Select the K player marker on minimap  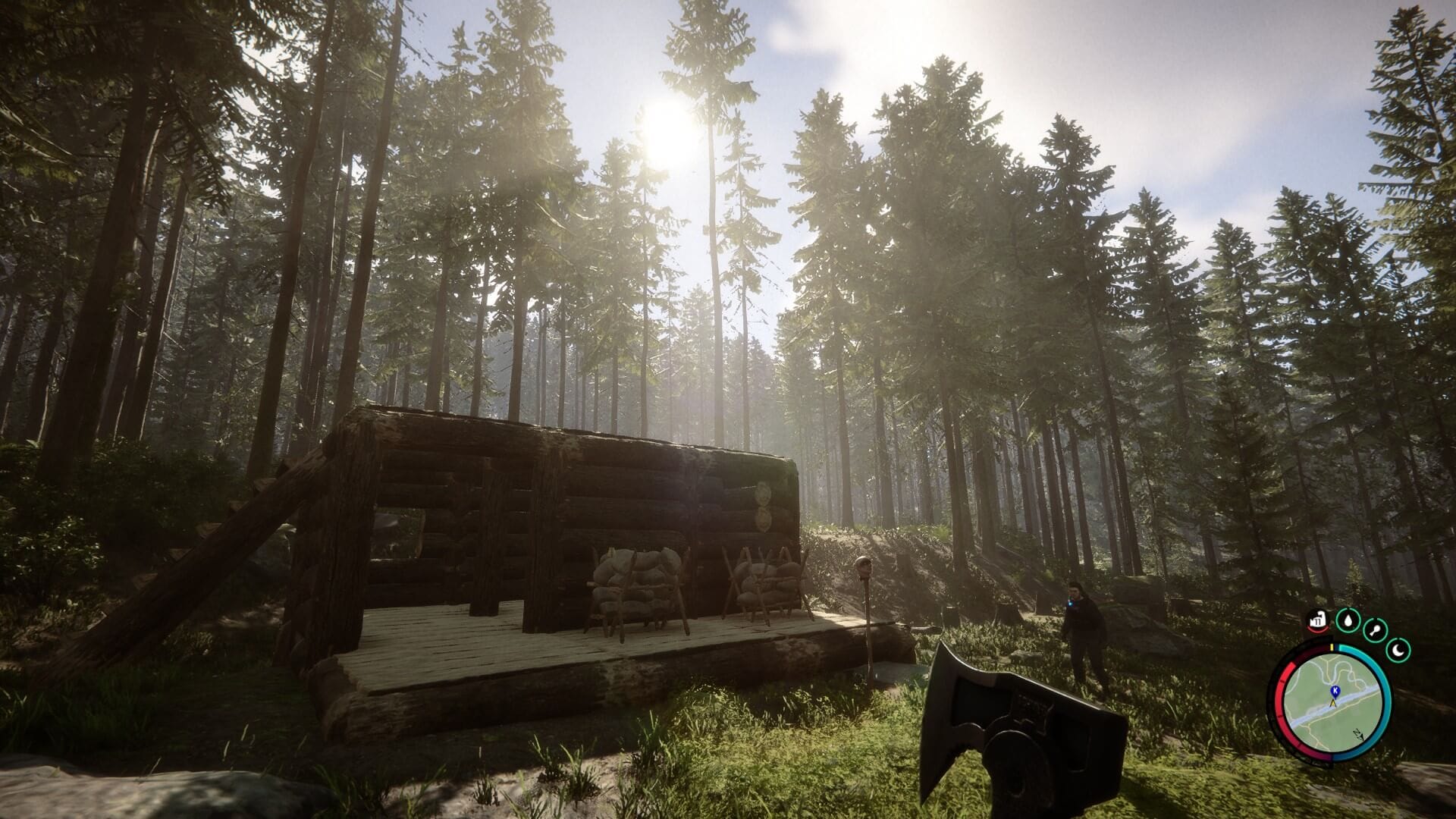pyautogui.click(x=1337, y=690)
